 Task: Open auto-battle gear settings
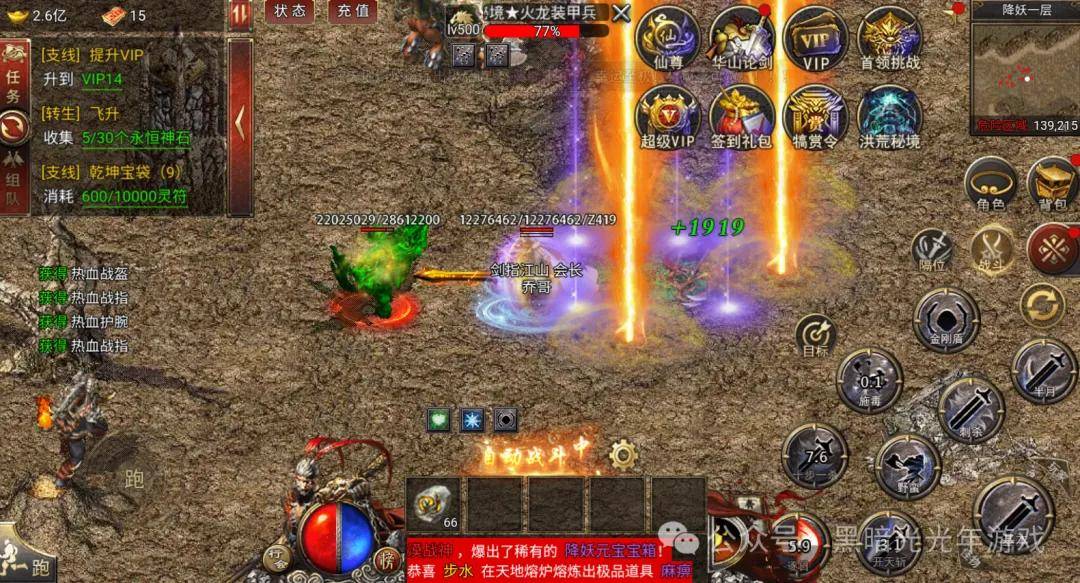click(623, 456)
